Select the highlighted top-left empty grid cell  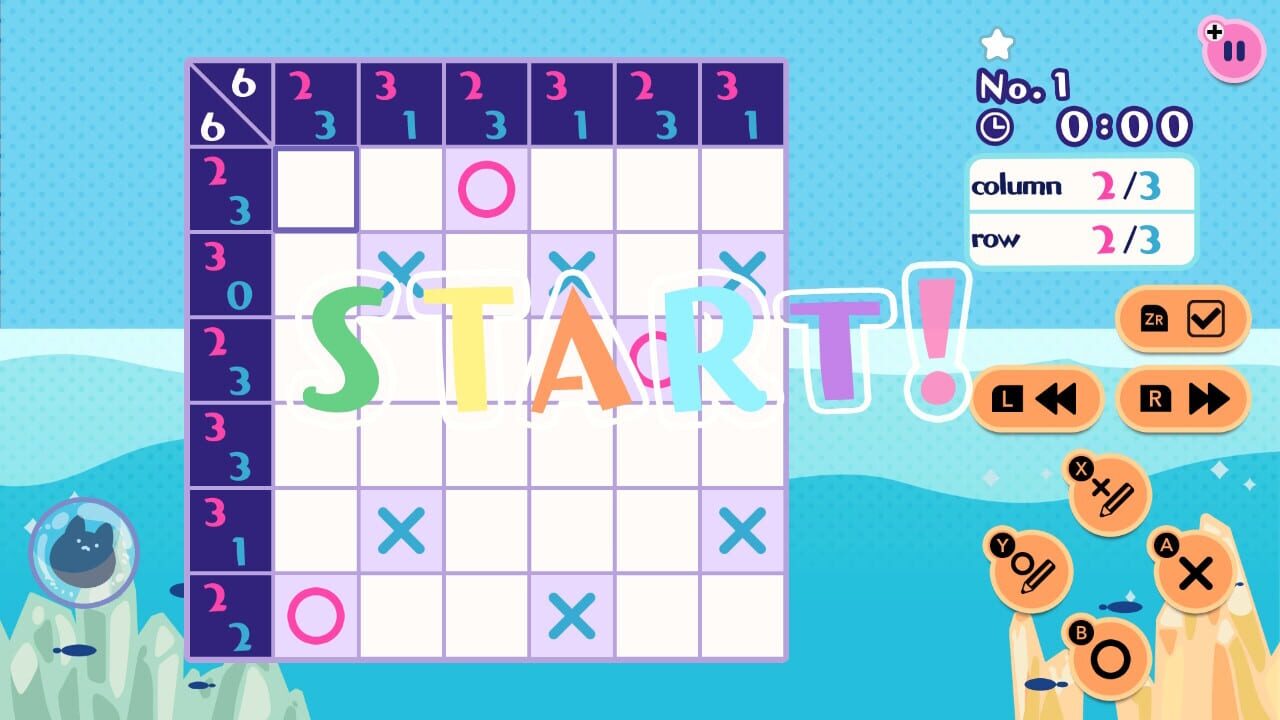coord(315,190)
